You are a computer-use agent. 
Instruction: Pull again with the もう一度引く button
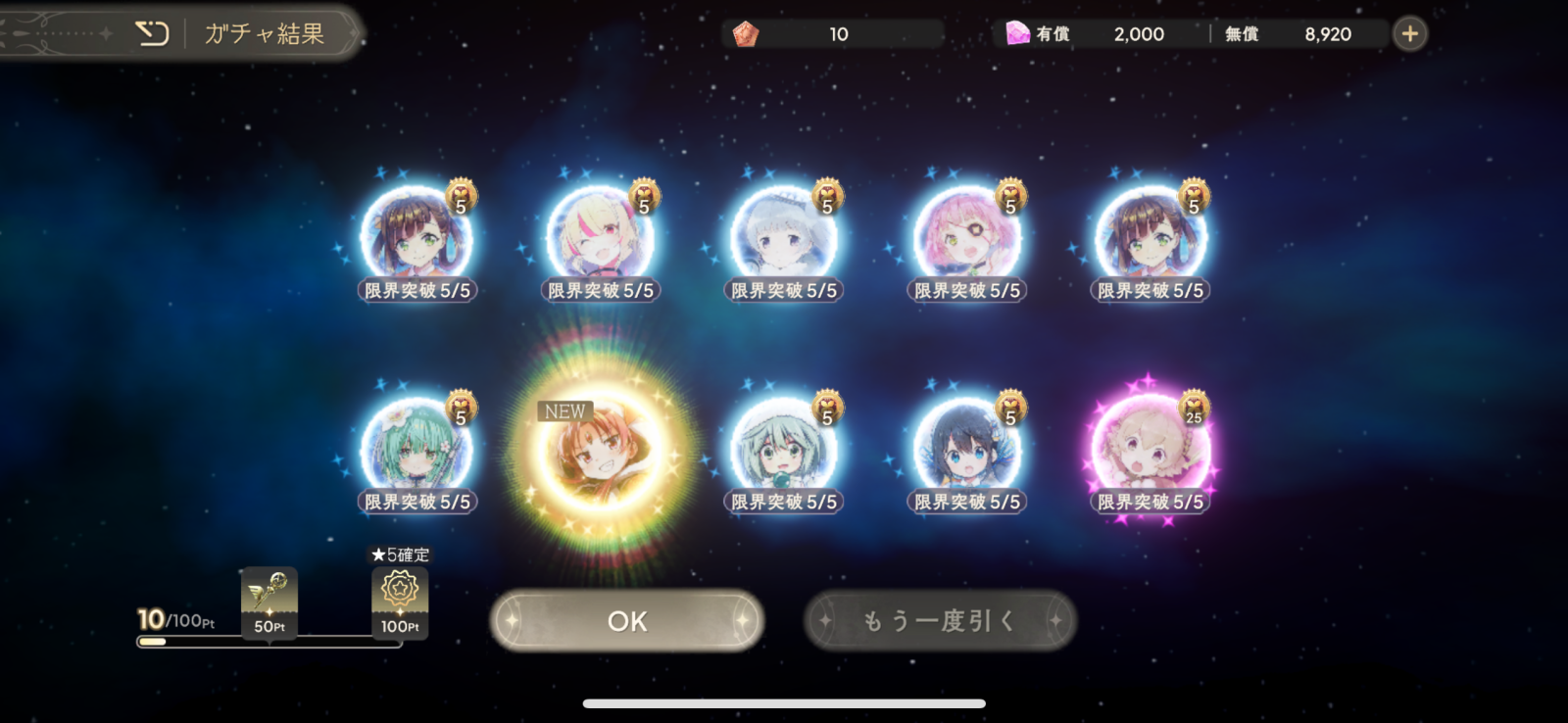click(940, 620)
